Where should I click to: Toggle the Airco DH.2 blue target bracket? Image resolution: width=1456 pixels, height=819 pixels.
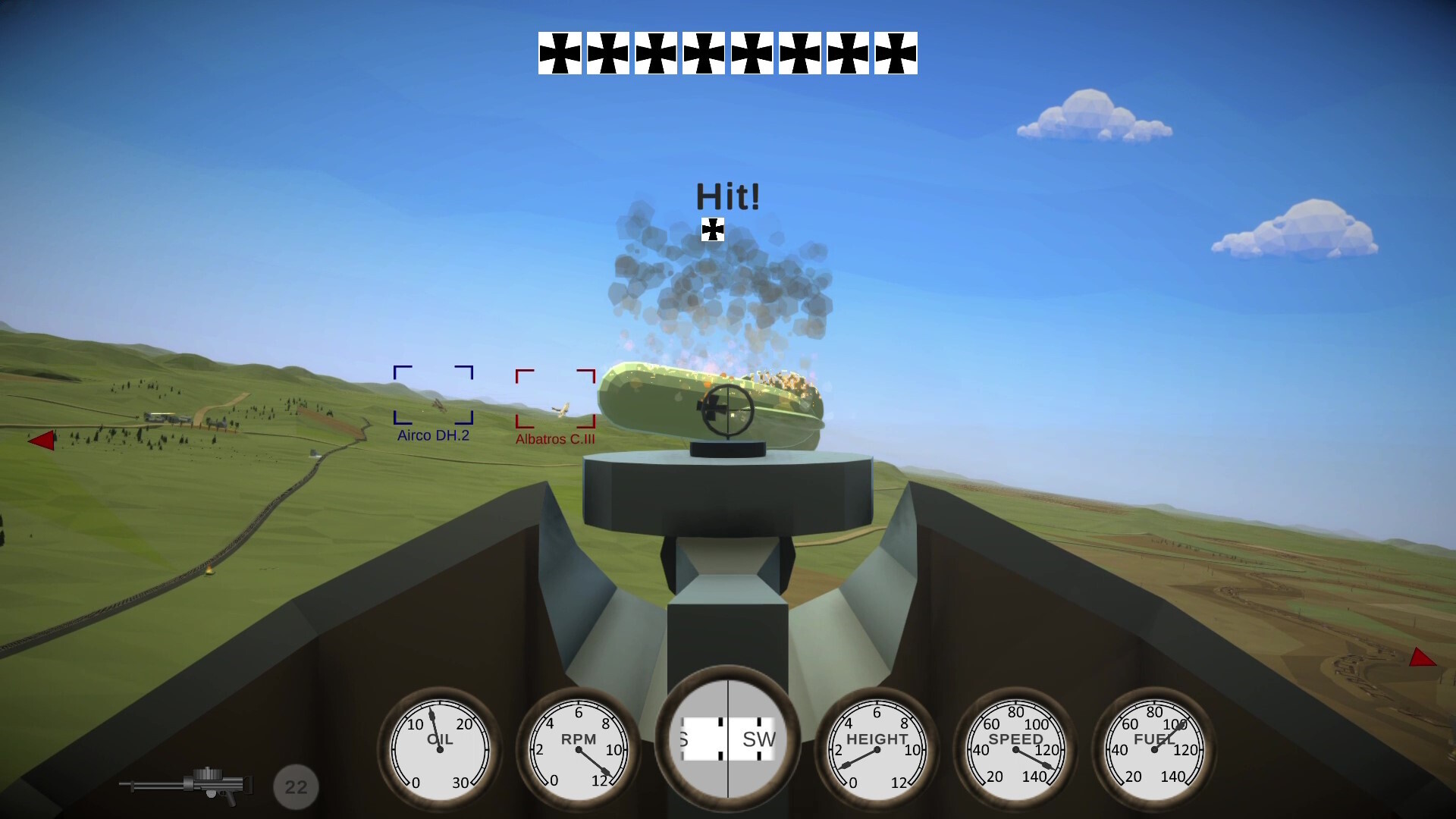[432, 394]
